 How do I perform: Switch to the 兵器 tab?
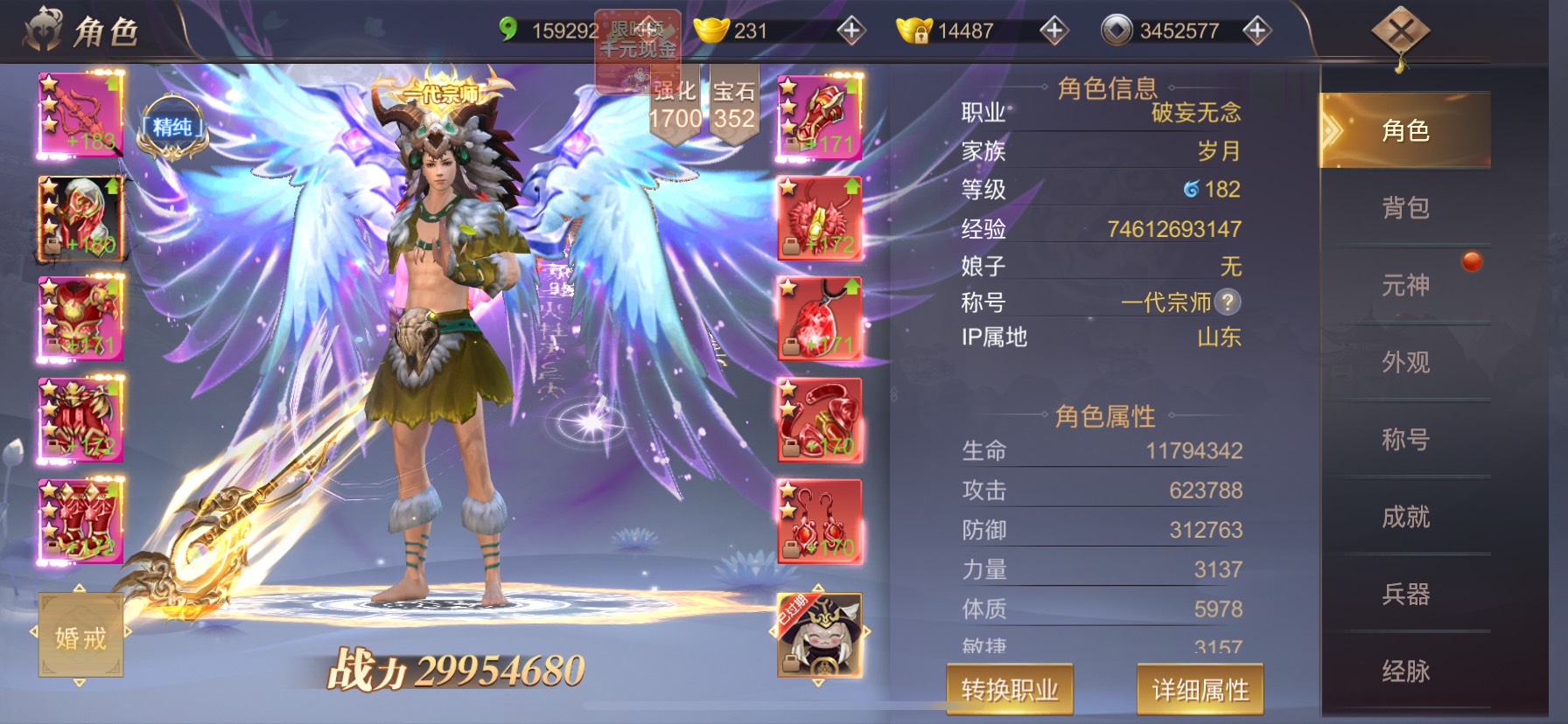pyautogui.click(x=1405, y=595)
